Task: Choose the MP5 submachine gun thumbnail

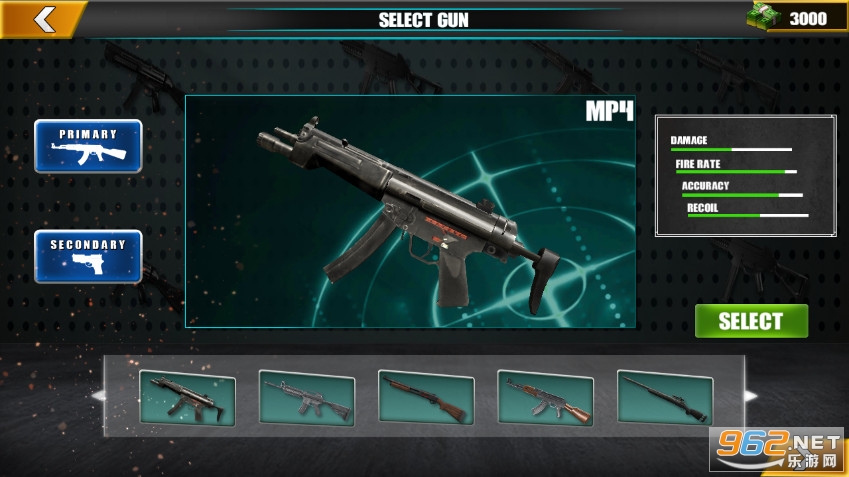Action: [187, 398]
